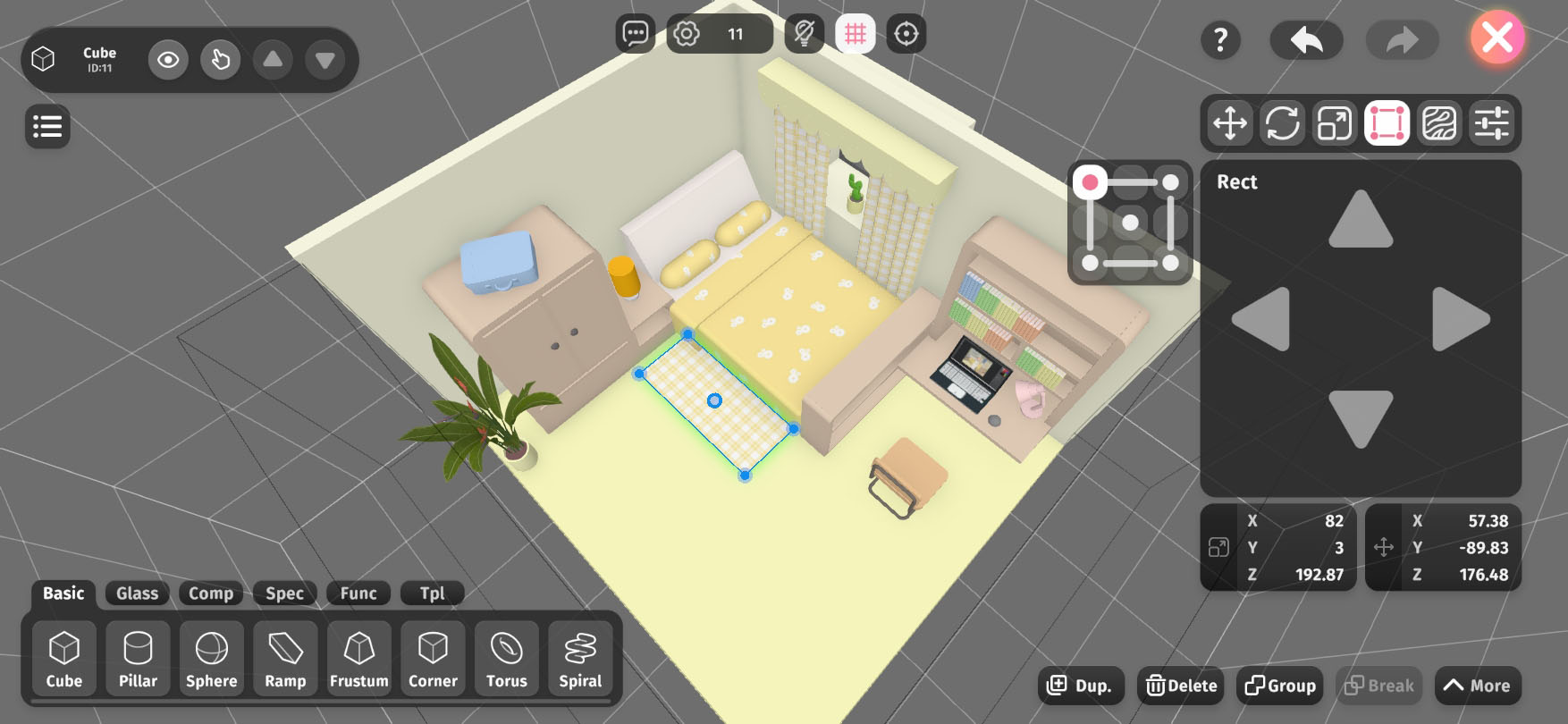
Task: Click the Rect up arrow
Action: (x=1361, y=220)
